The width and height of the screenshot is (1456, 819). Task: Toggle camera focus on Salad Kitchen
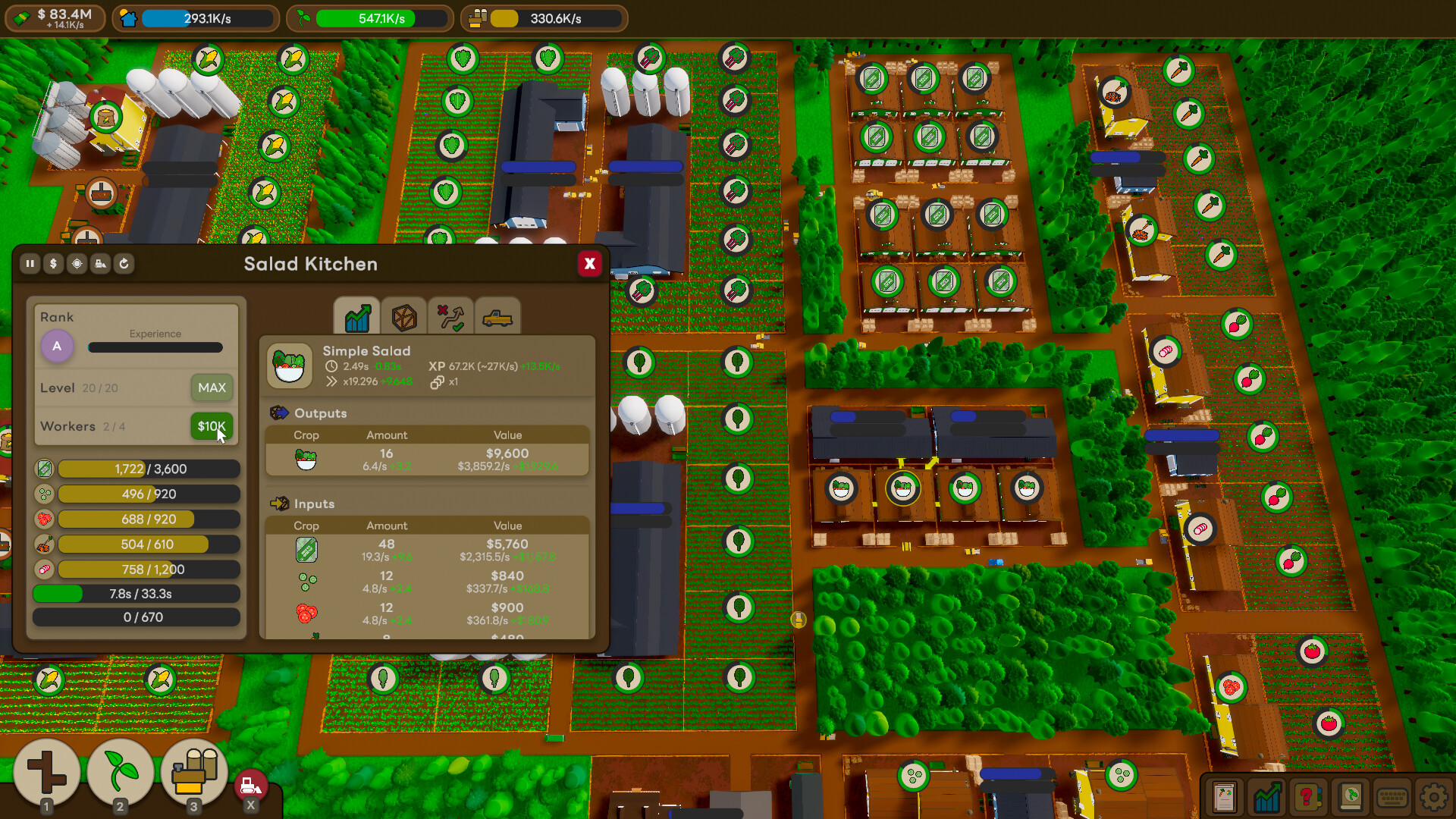(77, 264)
